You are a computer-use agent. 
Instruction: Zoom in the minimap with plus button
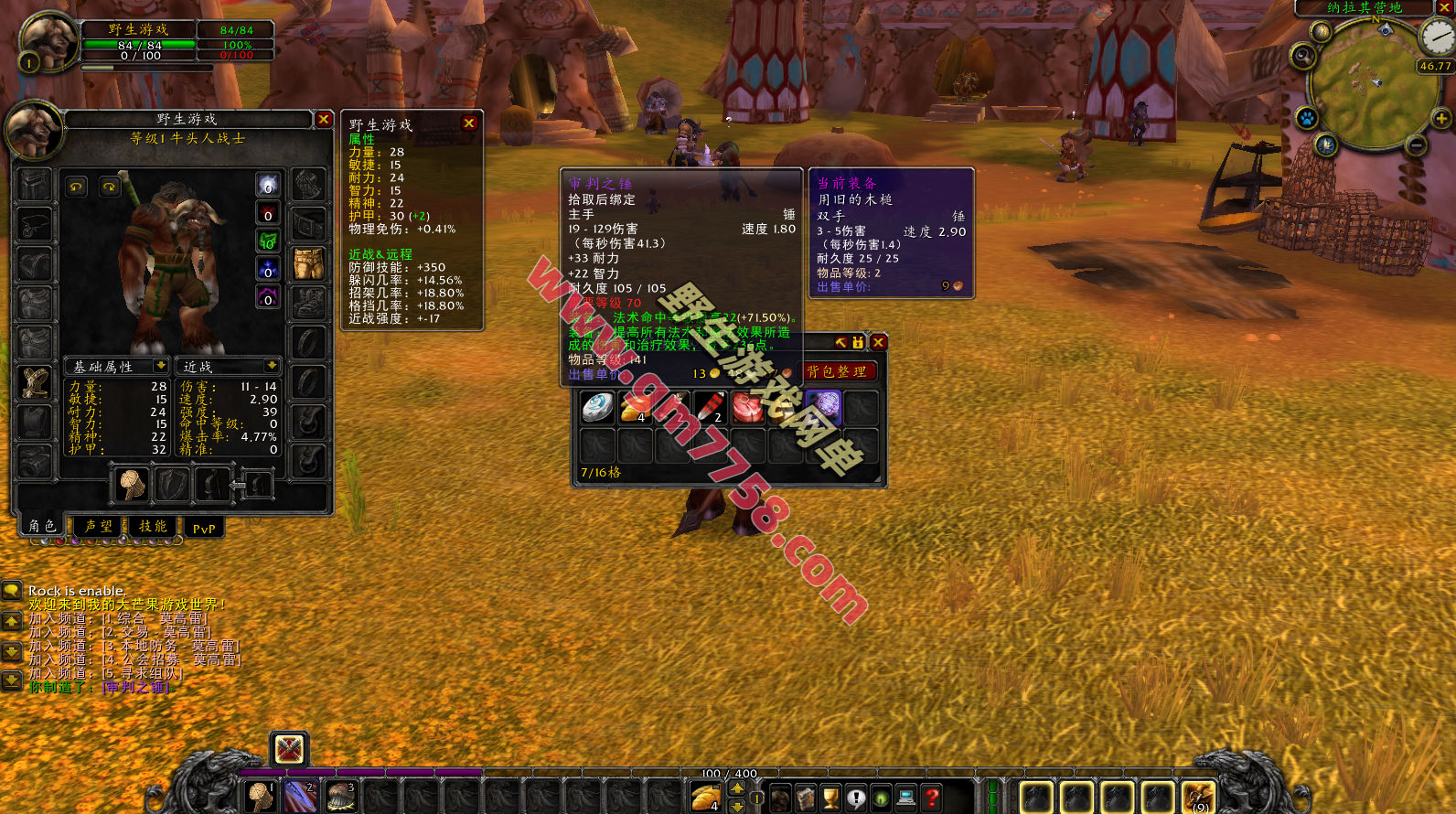click(1441, 118)
